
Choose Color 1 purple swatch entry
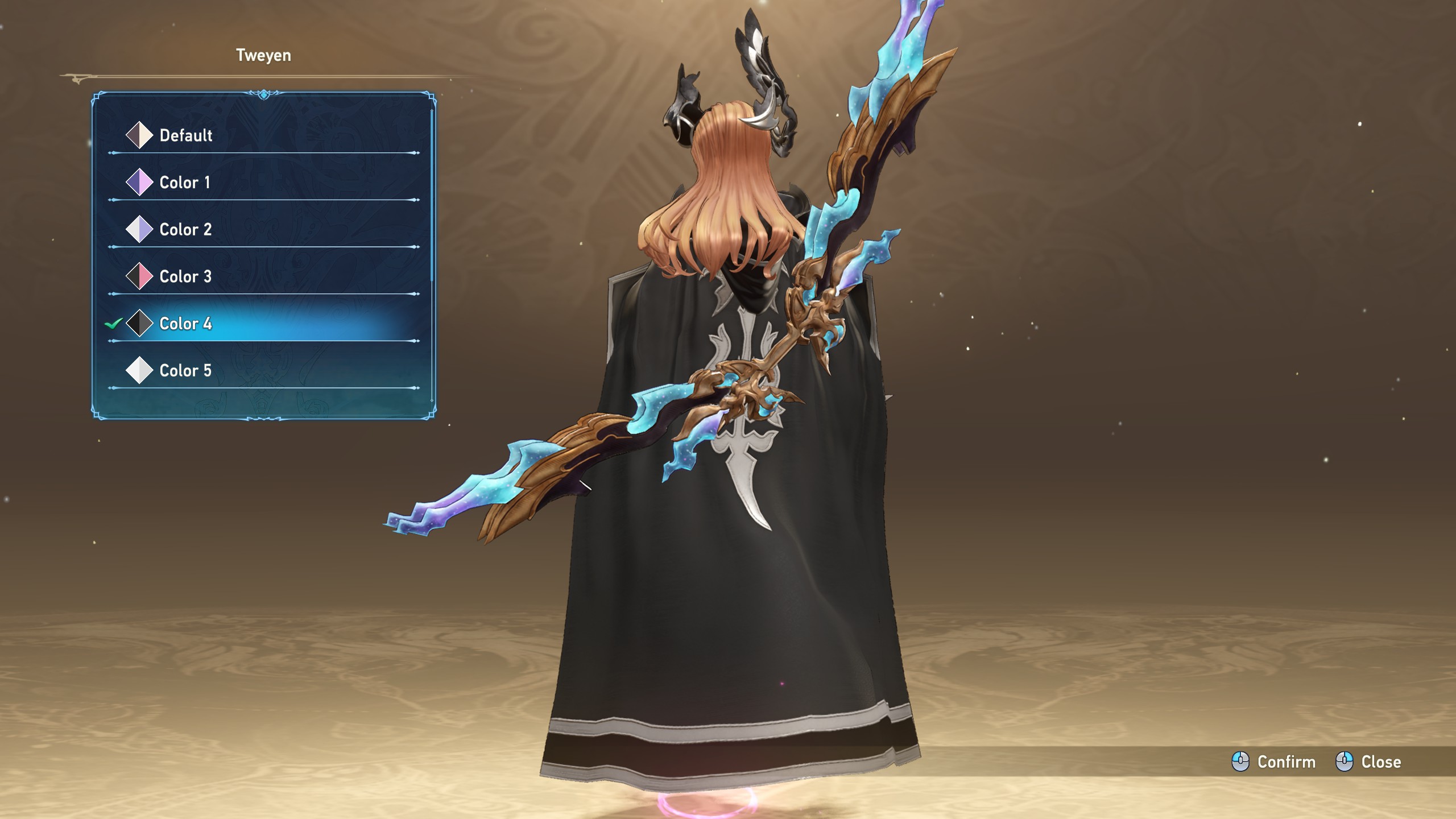tap(184, 183)
